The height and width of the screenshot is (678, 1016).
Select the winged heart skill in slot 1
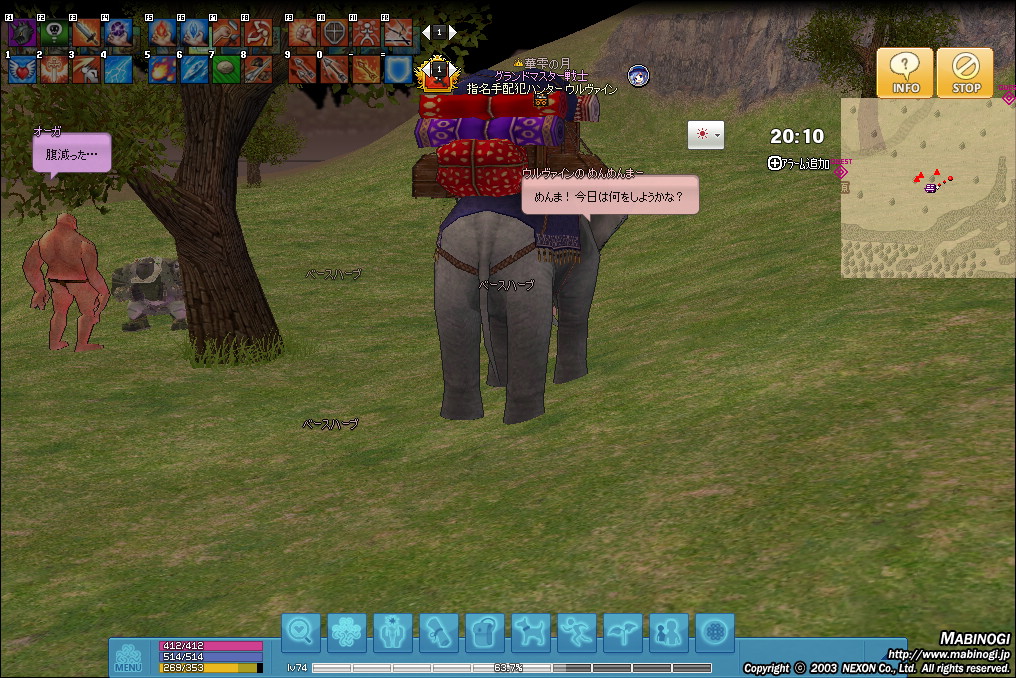click(x=22, y=69)
